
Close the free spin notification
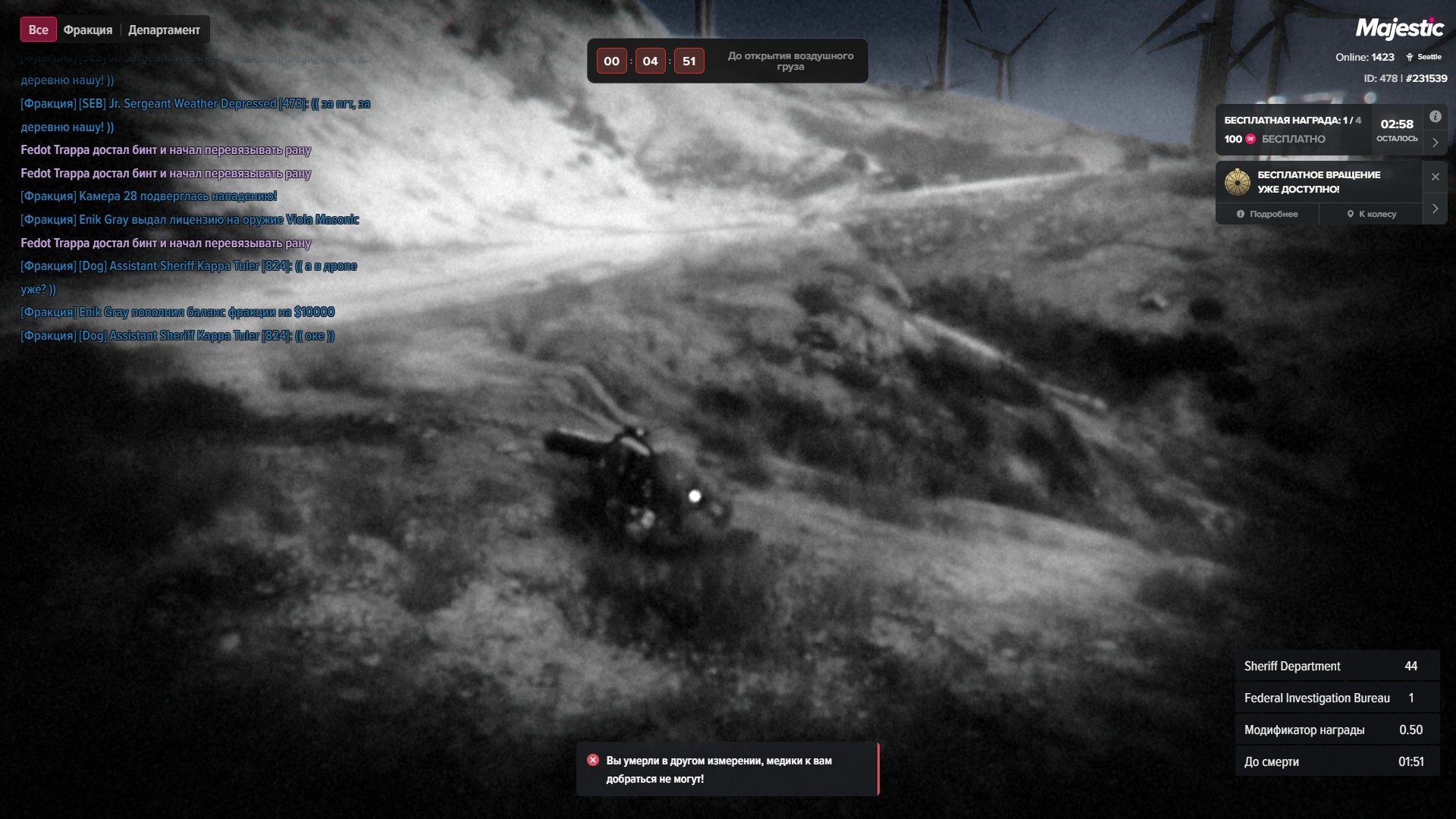[1435, 177]
